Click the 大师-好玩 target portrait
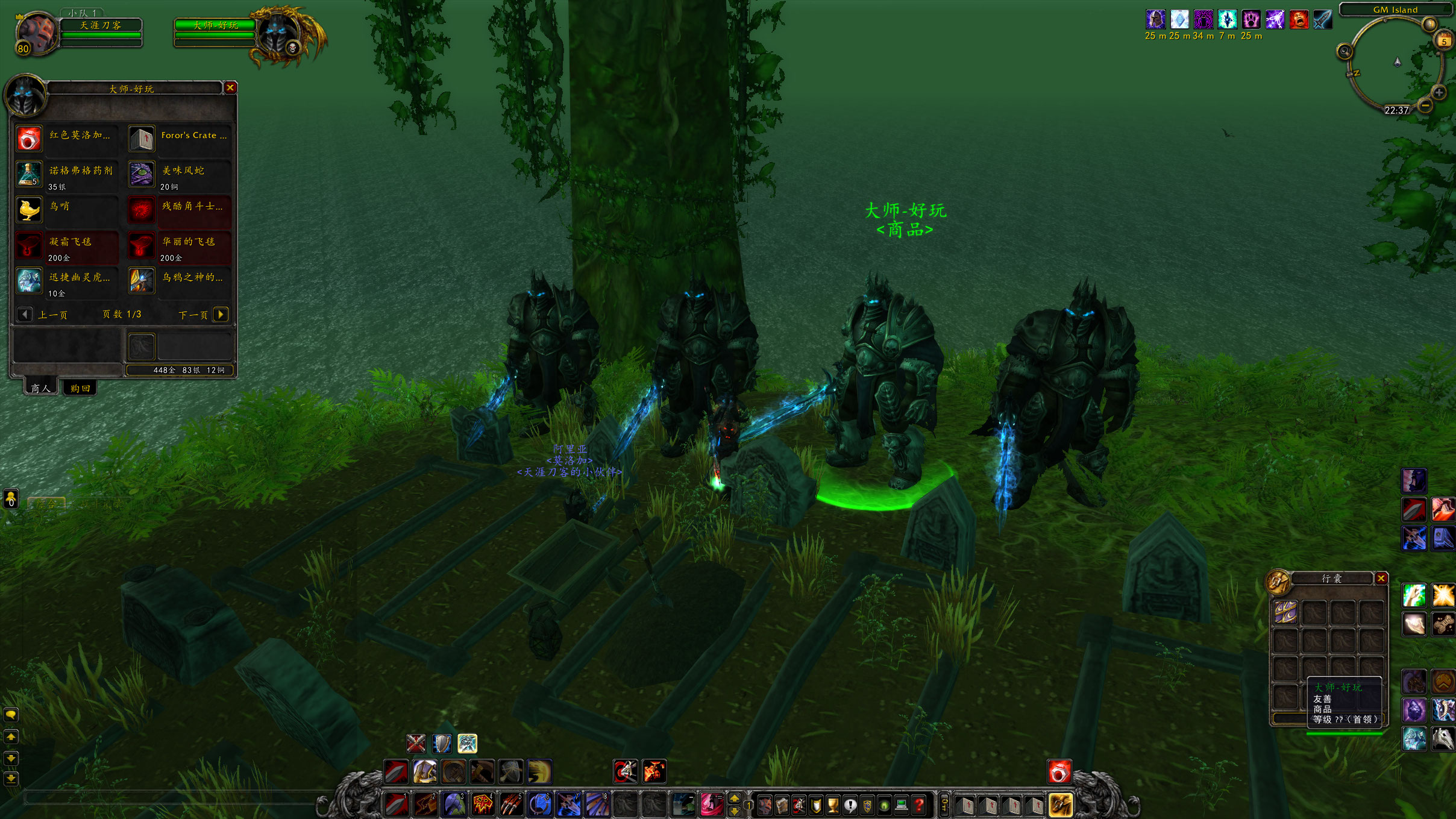1456x819 pixels. pyautogui.click(x=278, y=33)
